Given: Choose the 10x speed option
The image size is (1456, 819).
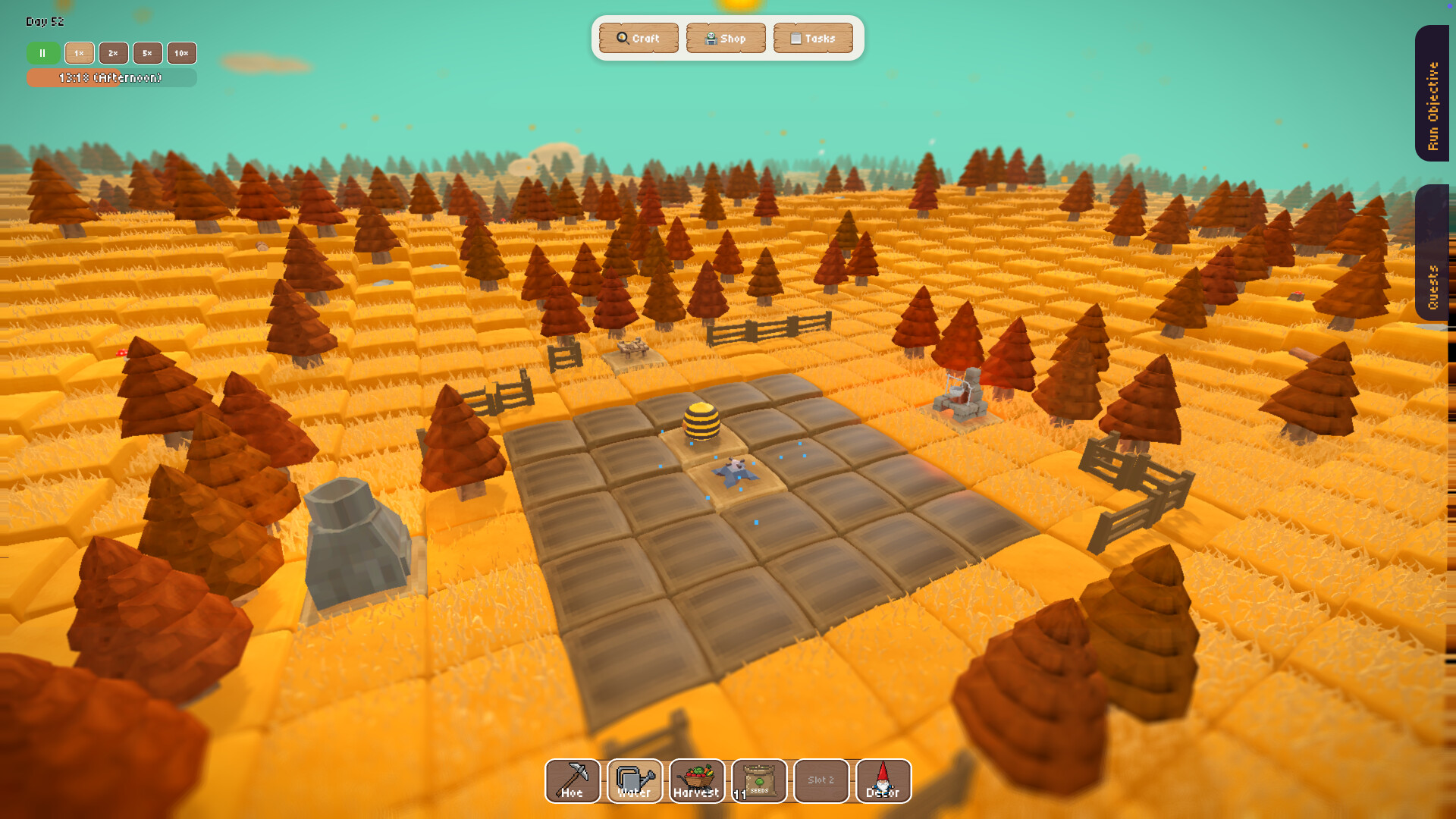Looking at the screenshot, I should click(181, 53).
